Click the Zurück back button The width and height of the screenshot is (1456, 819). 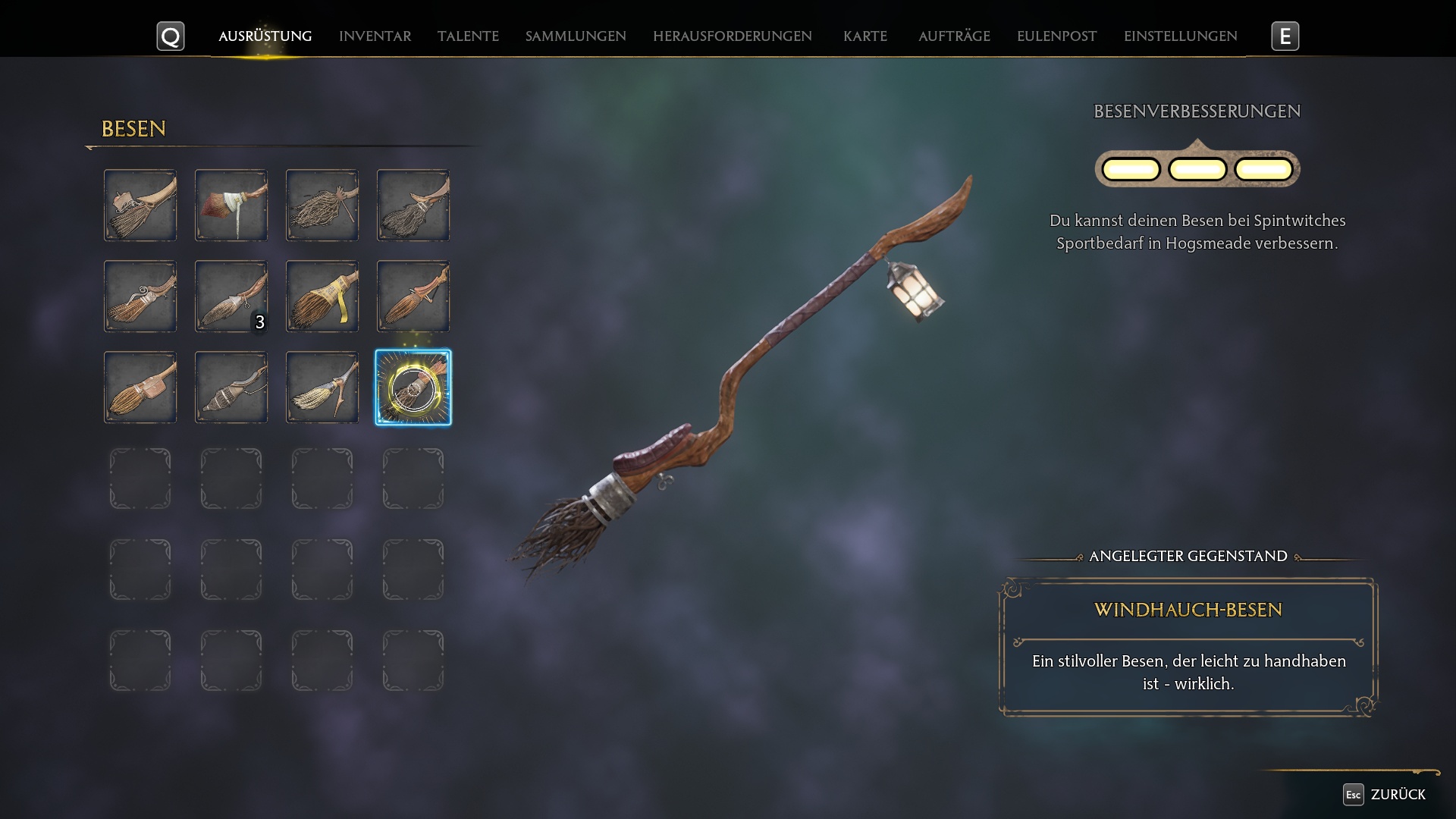pos(1385,794)
